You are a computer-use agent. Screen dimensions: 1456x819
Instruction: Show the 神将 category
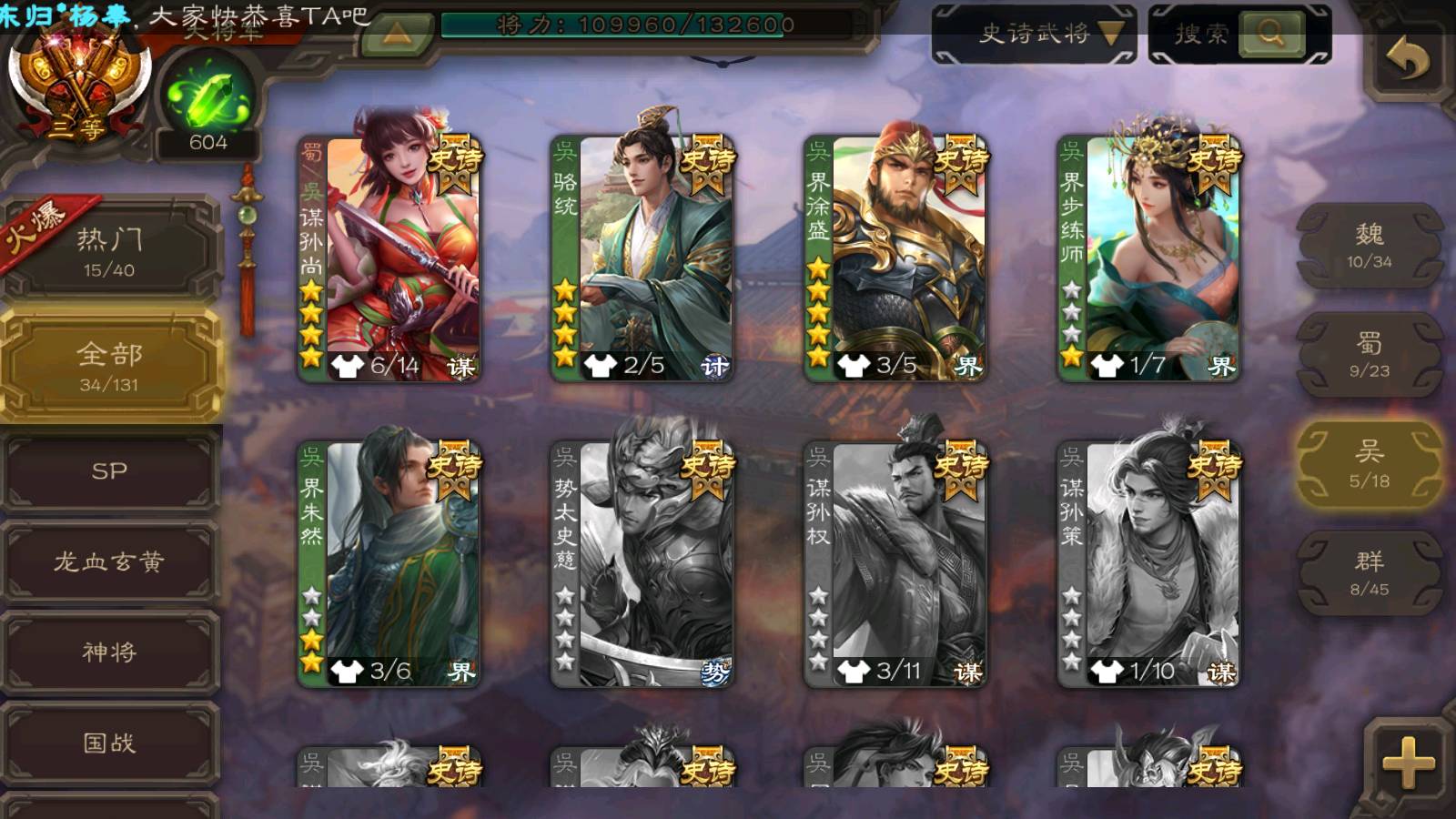[x=110, y=652]
